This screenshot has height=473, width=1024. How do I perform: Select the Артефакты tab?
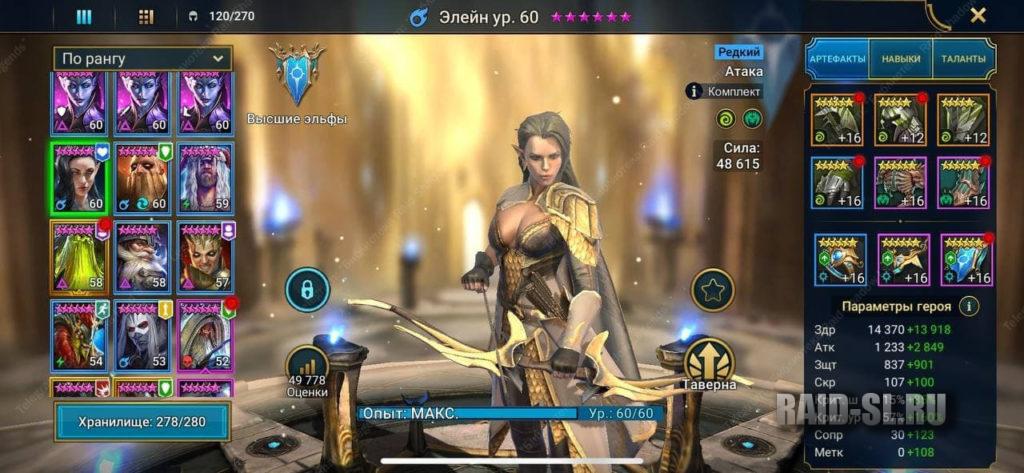pos(838,59)
